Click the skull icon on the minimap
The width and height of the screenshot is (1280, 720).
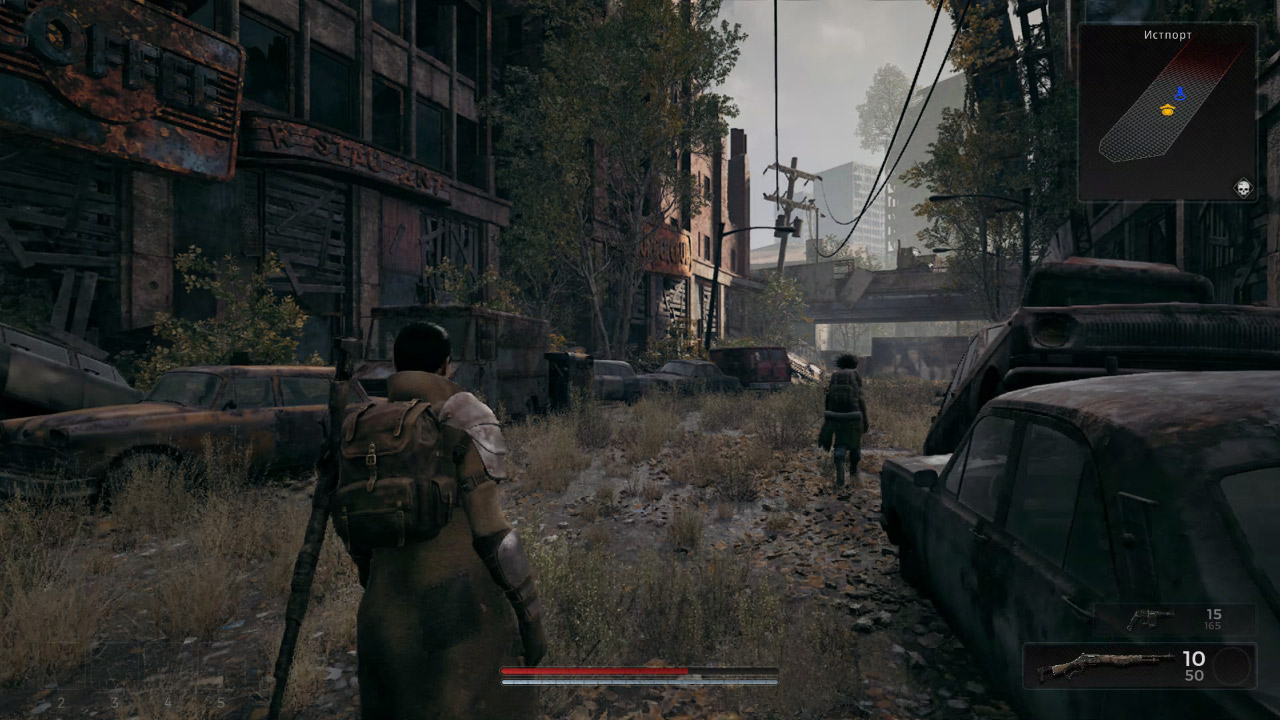(x=1243, y=187)
